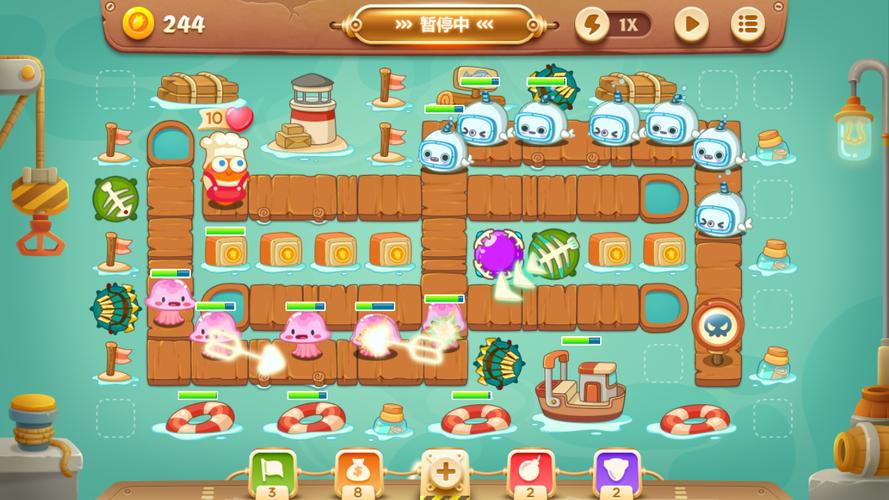Open the list menu button
Image resolution: width=889 pixels, height=500 pixels.
point(747,24)
